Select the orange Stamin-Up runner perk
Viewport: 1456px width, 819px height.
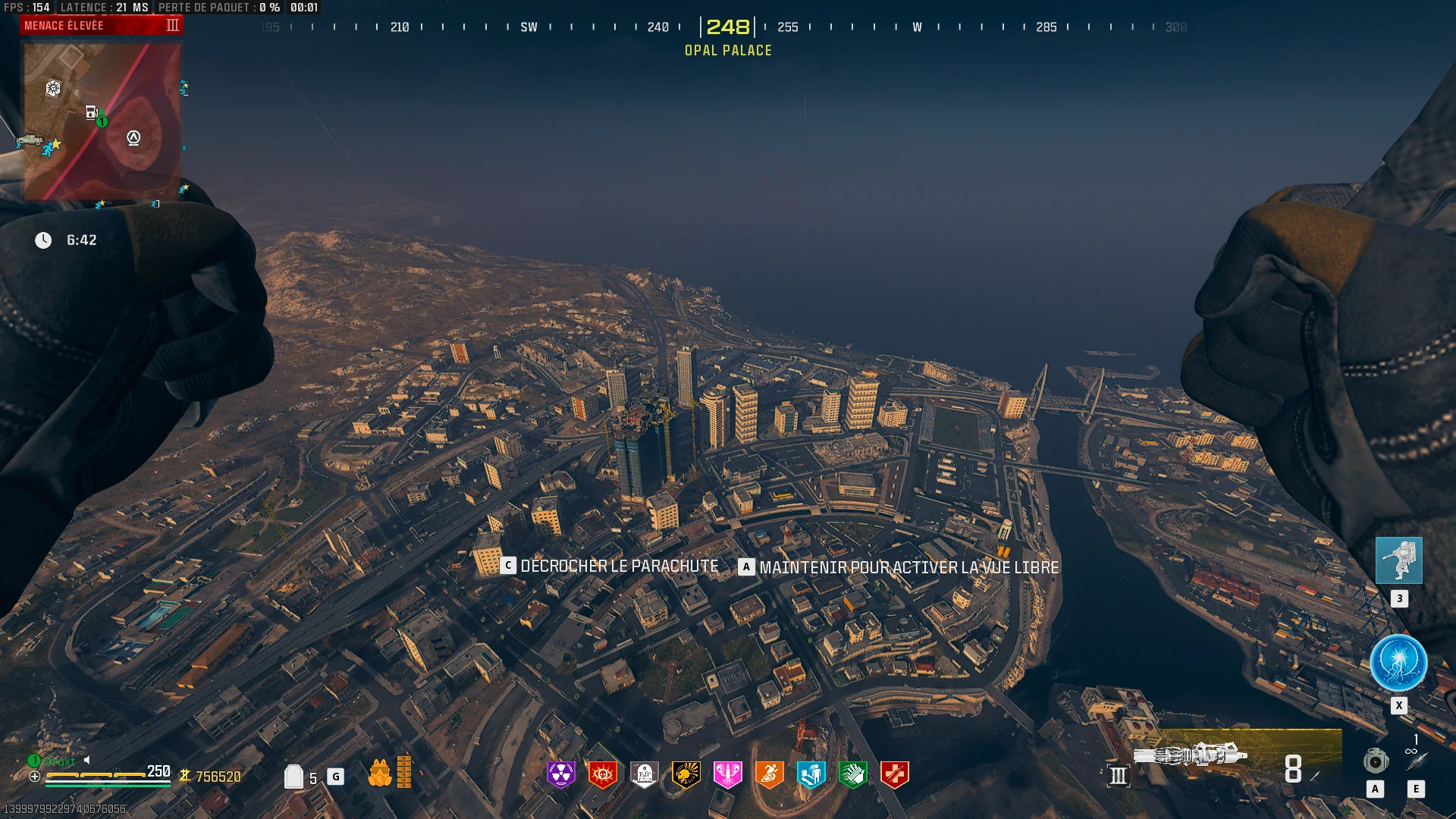click(770, 774)
